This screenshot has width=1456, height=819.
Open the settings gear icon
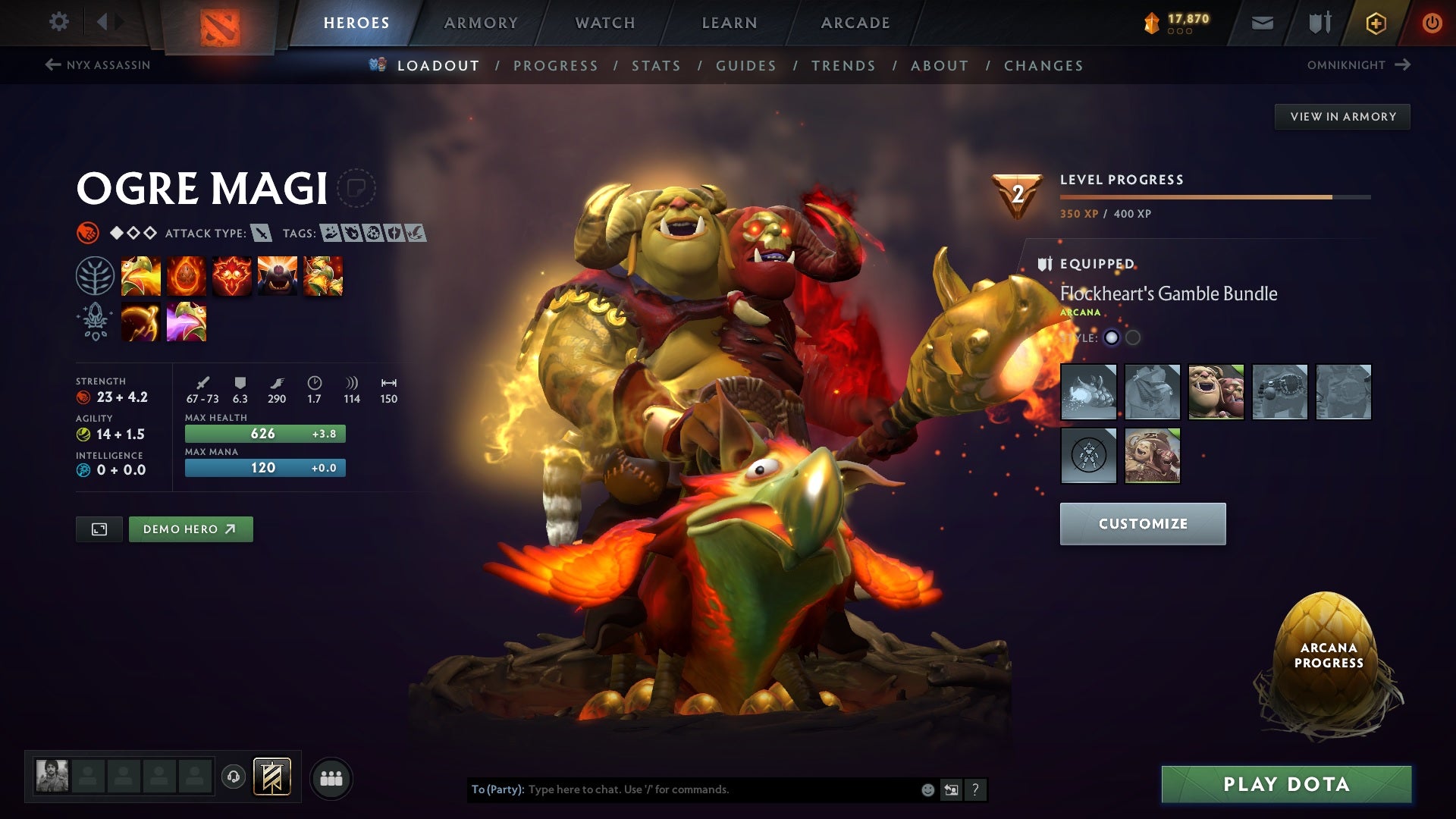tap(59, 22)
